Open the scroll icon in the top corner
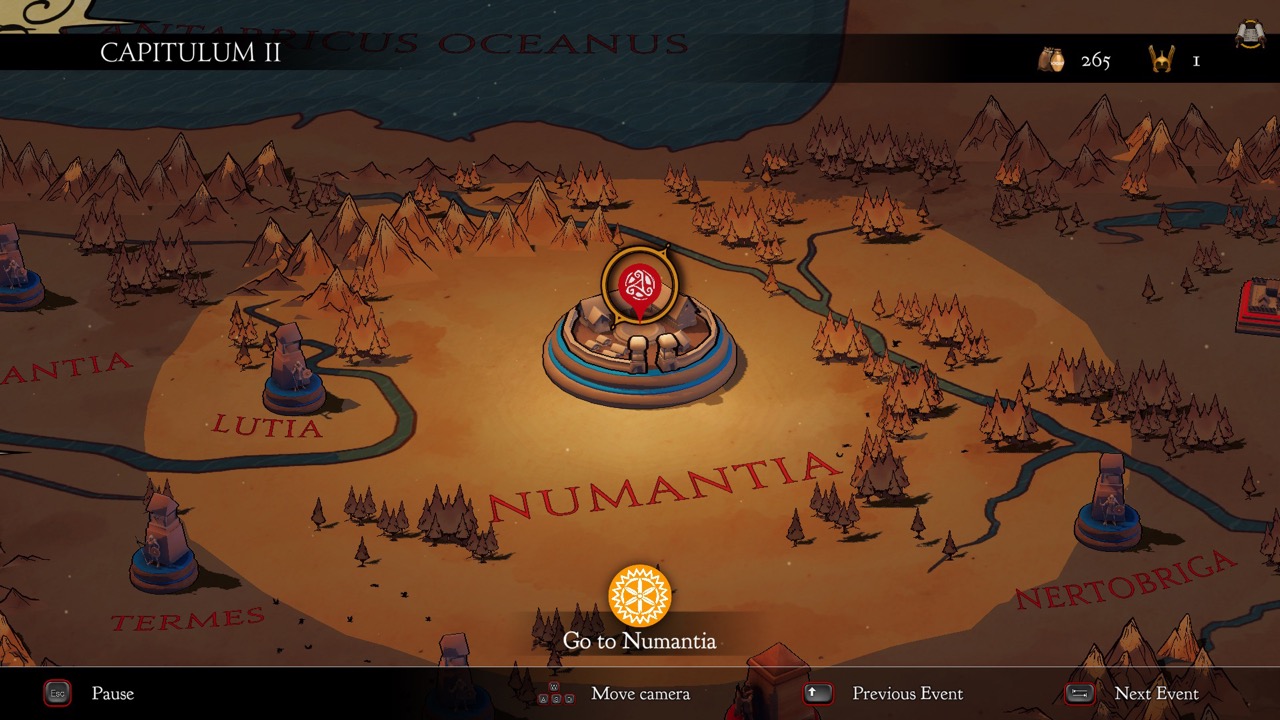 (1246, 35)
